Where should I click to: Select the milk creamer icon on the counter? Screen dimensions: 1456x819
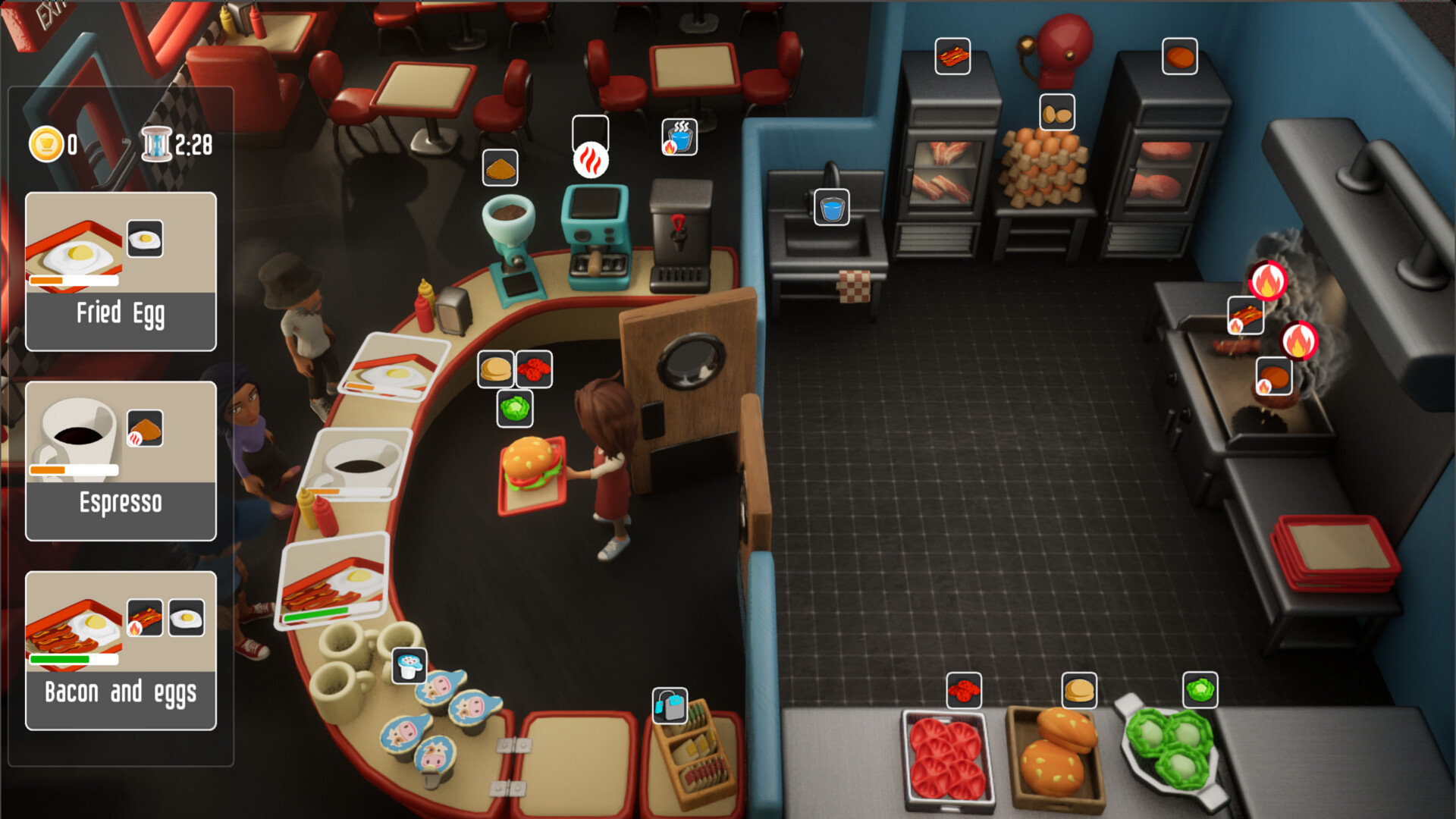pyautogui.click(x=409, y=666)
